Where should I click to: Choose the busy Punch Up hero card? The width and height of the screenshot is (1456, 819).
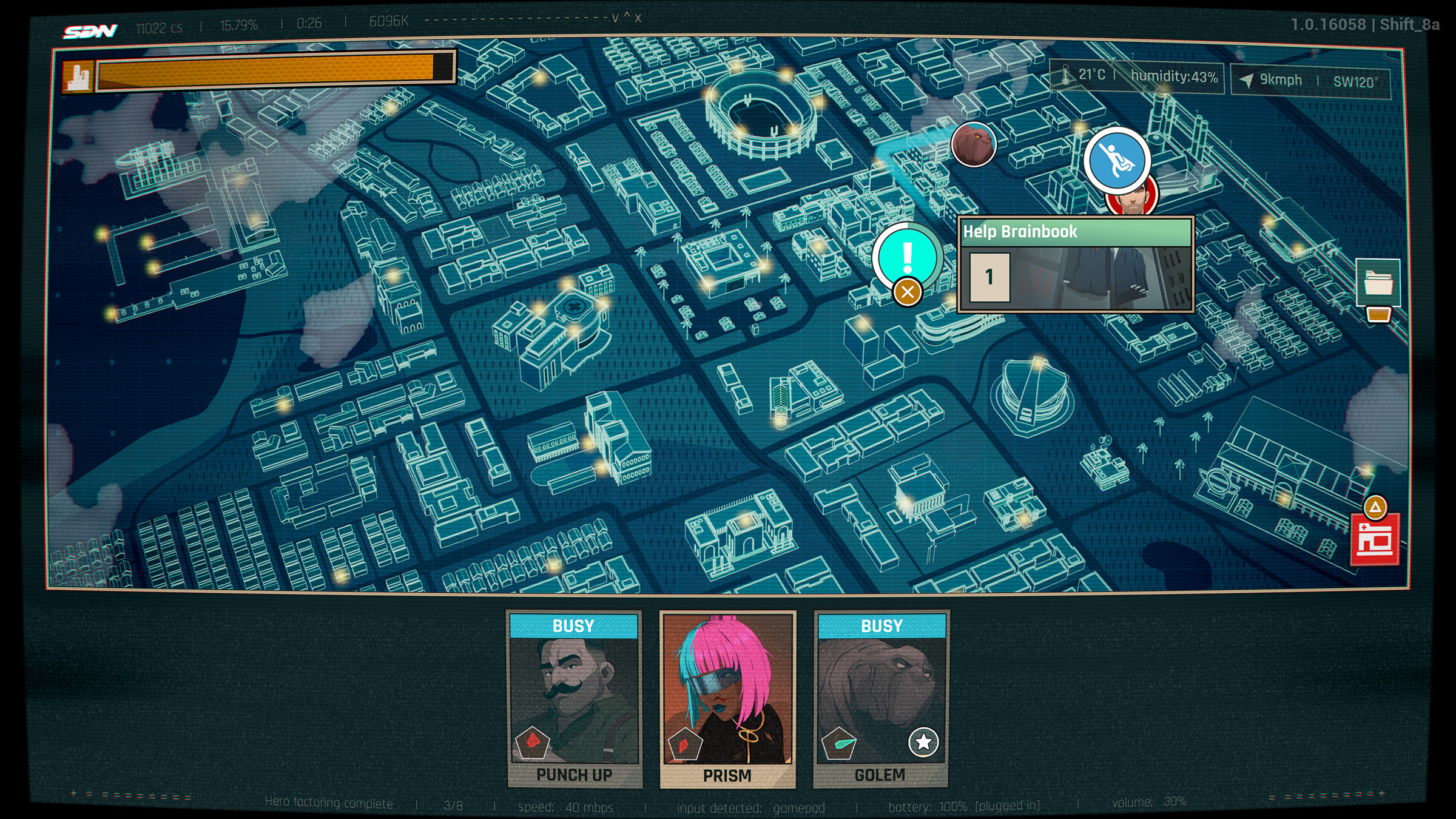pyautogui.click(x=574, y=699)
